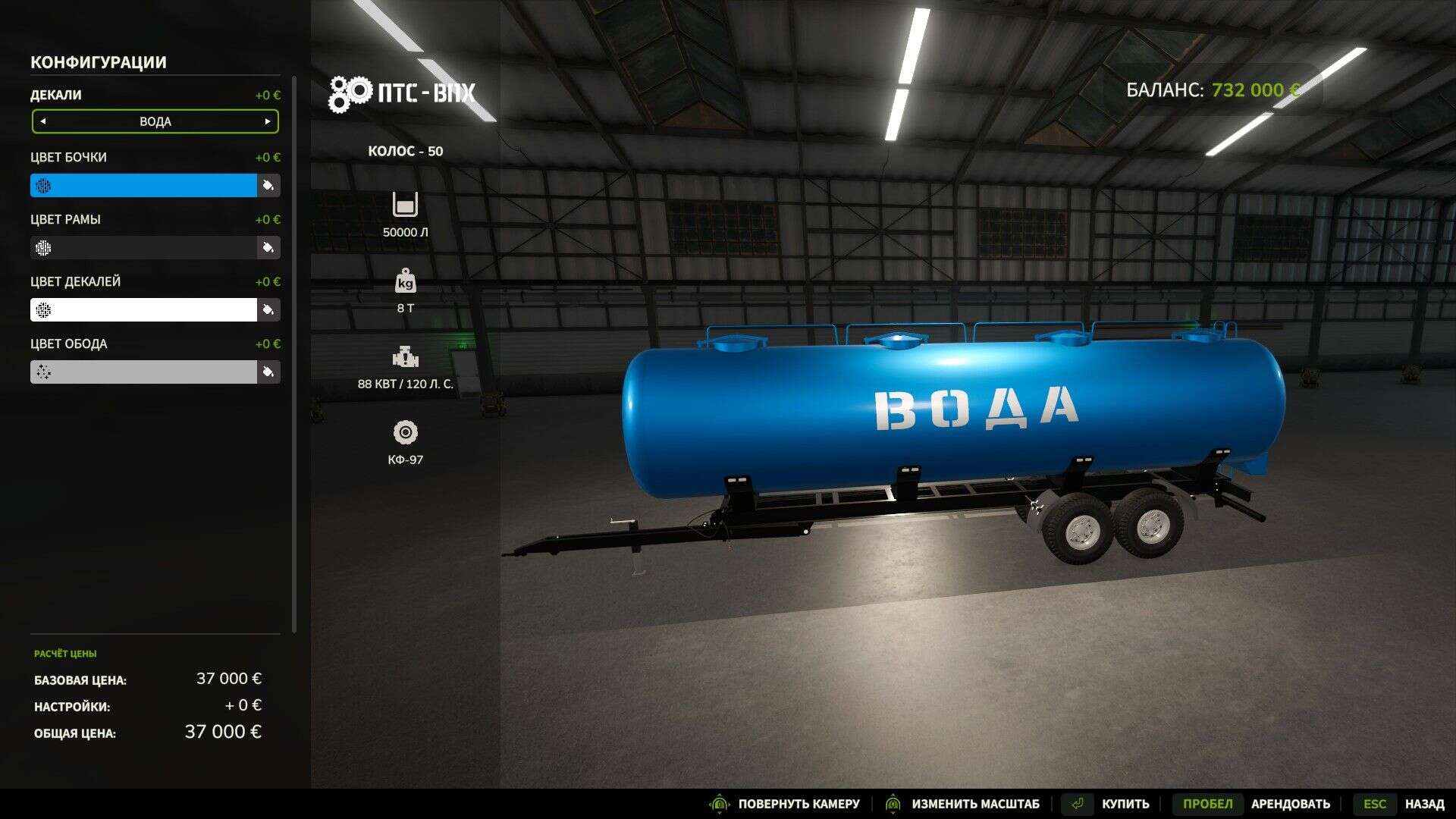Open the decal color paint picker
Image resolution: width=1456 pixels, height=819 pixels.
coord(268,309)
